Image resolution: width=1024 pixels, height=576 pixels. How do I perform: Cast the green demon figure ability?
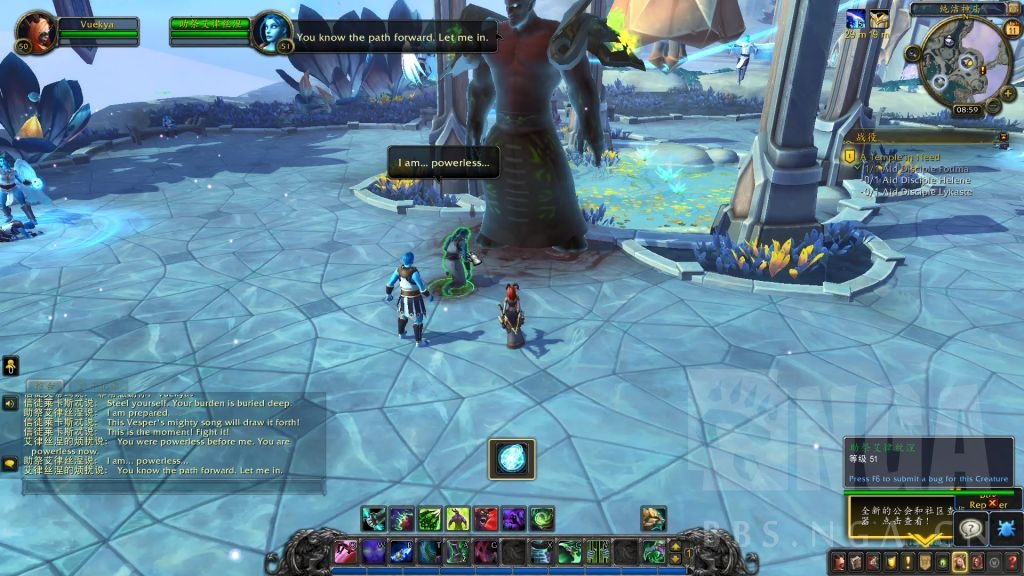457,519
